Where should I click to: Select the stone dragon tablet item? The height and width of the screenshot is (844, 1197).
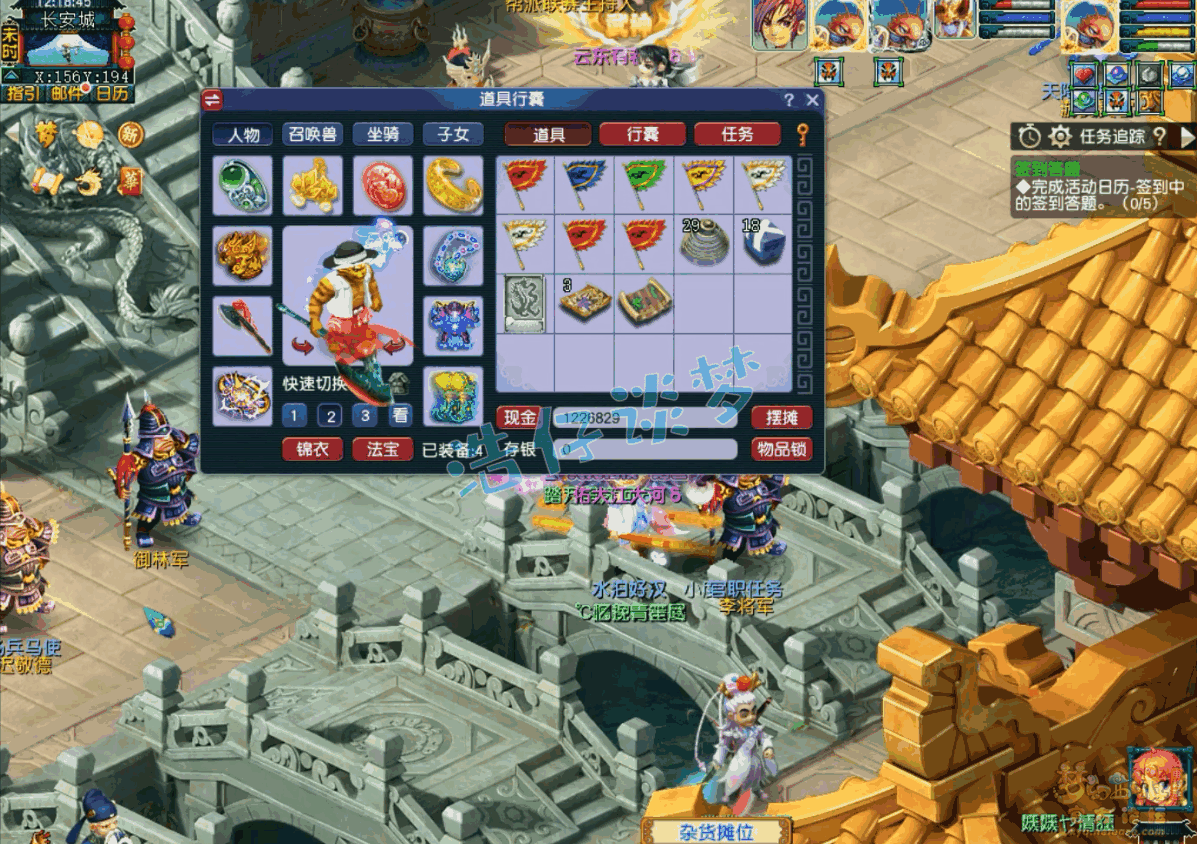(x=525, y=303)
